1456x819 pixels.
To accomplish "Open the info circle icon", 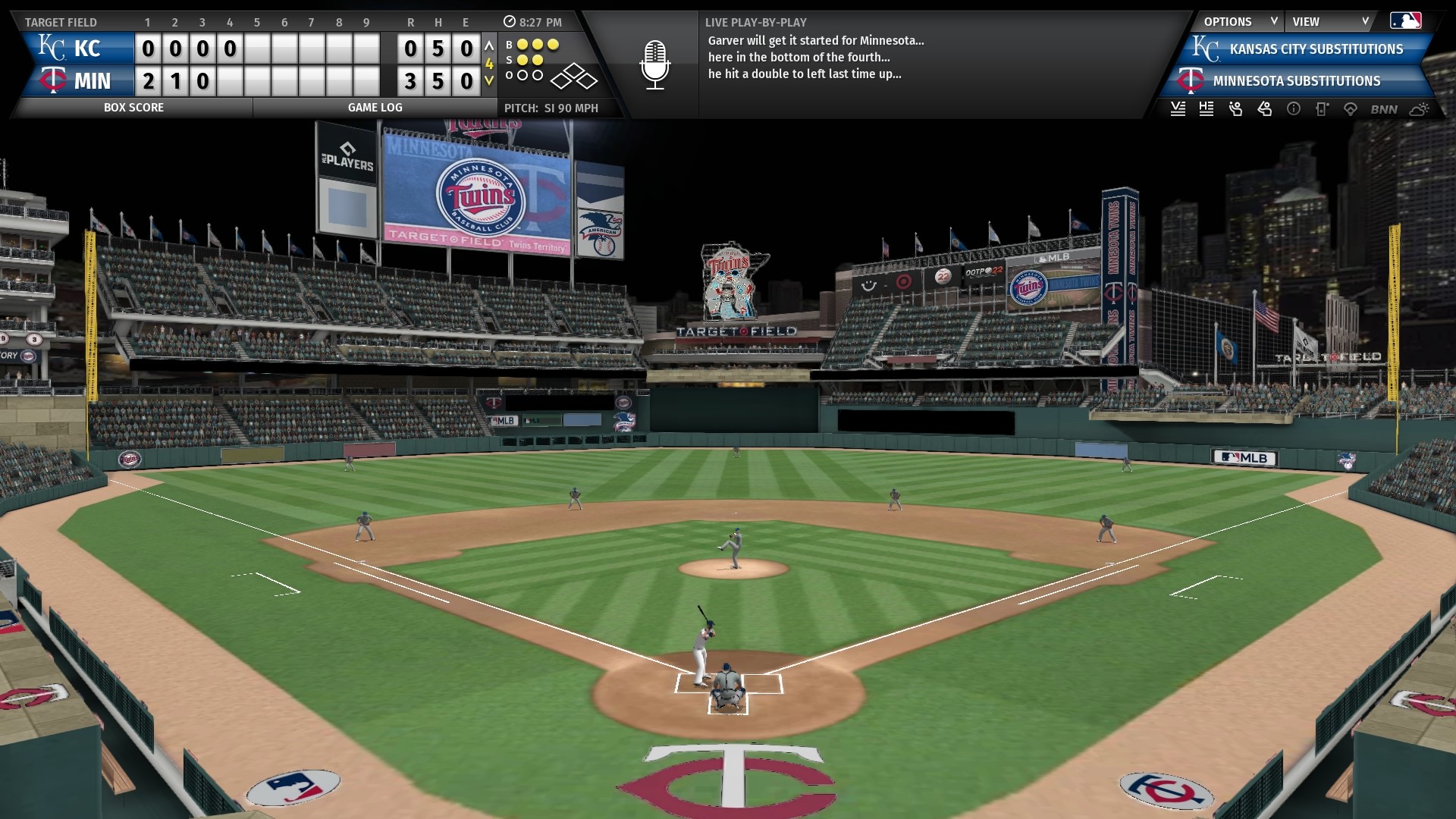I will coord(1294,109).
